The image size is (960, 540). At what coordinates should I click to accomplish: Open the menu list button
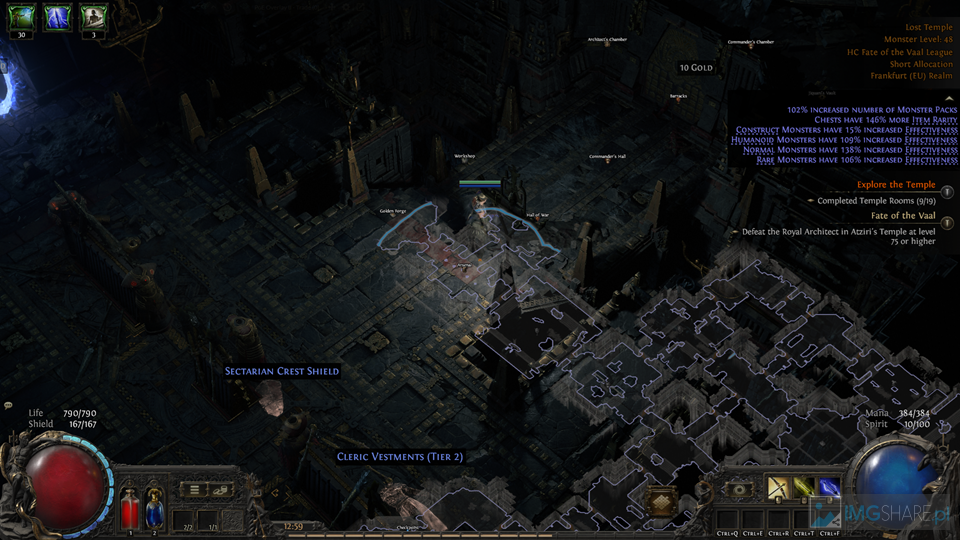coord(195,489)
